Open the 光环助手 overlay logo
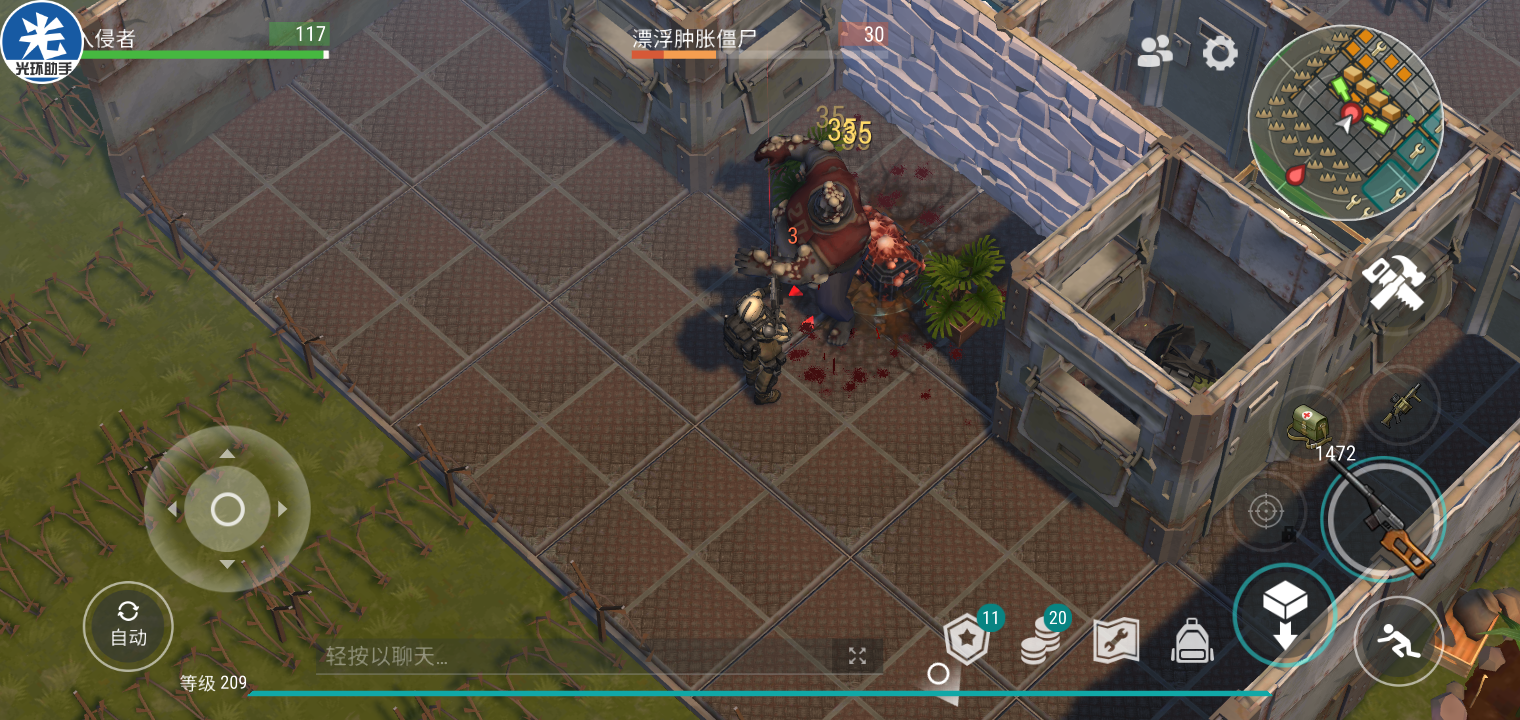Screen dimensions: 1520x720 (x=42, y=42)
